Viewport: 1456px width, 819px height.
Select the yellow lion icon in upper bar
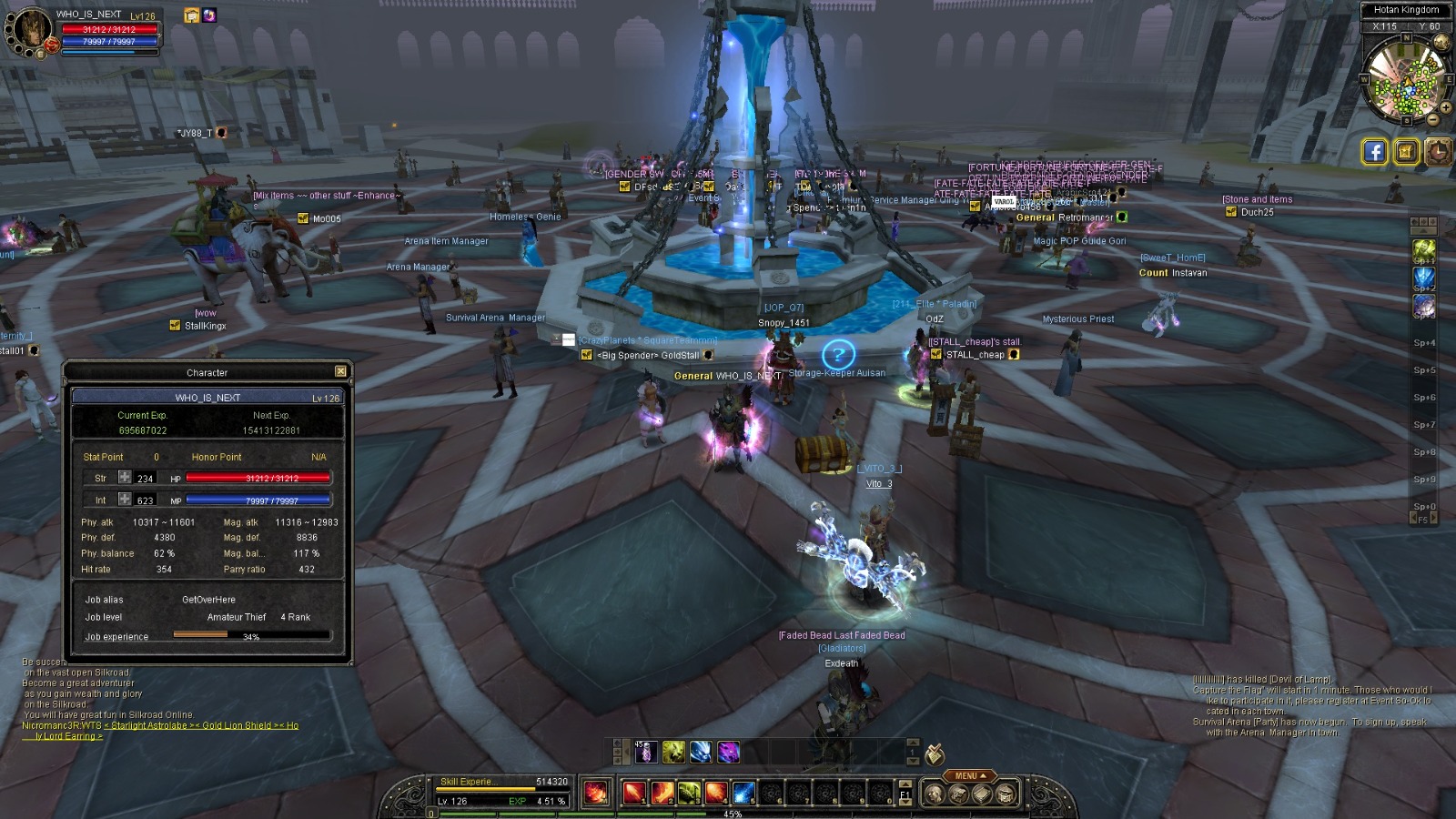tap(673, 752)
